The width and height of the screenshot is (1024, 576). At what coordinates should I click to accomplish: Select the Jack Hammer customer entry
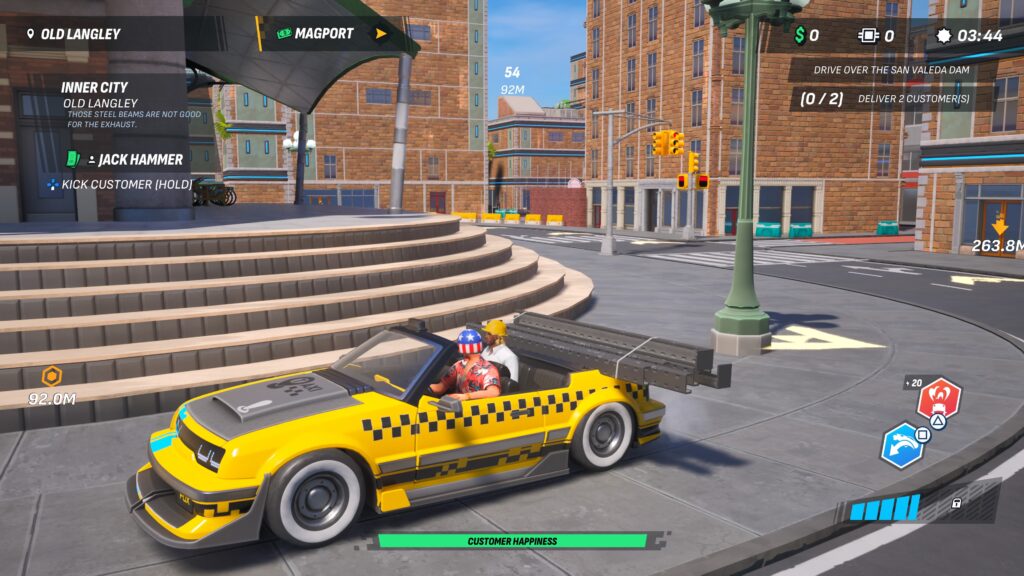pyautogui.click(x=140, y=159)
